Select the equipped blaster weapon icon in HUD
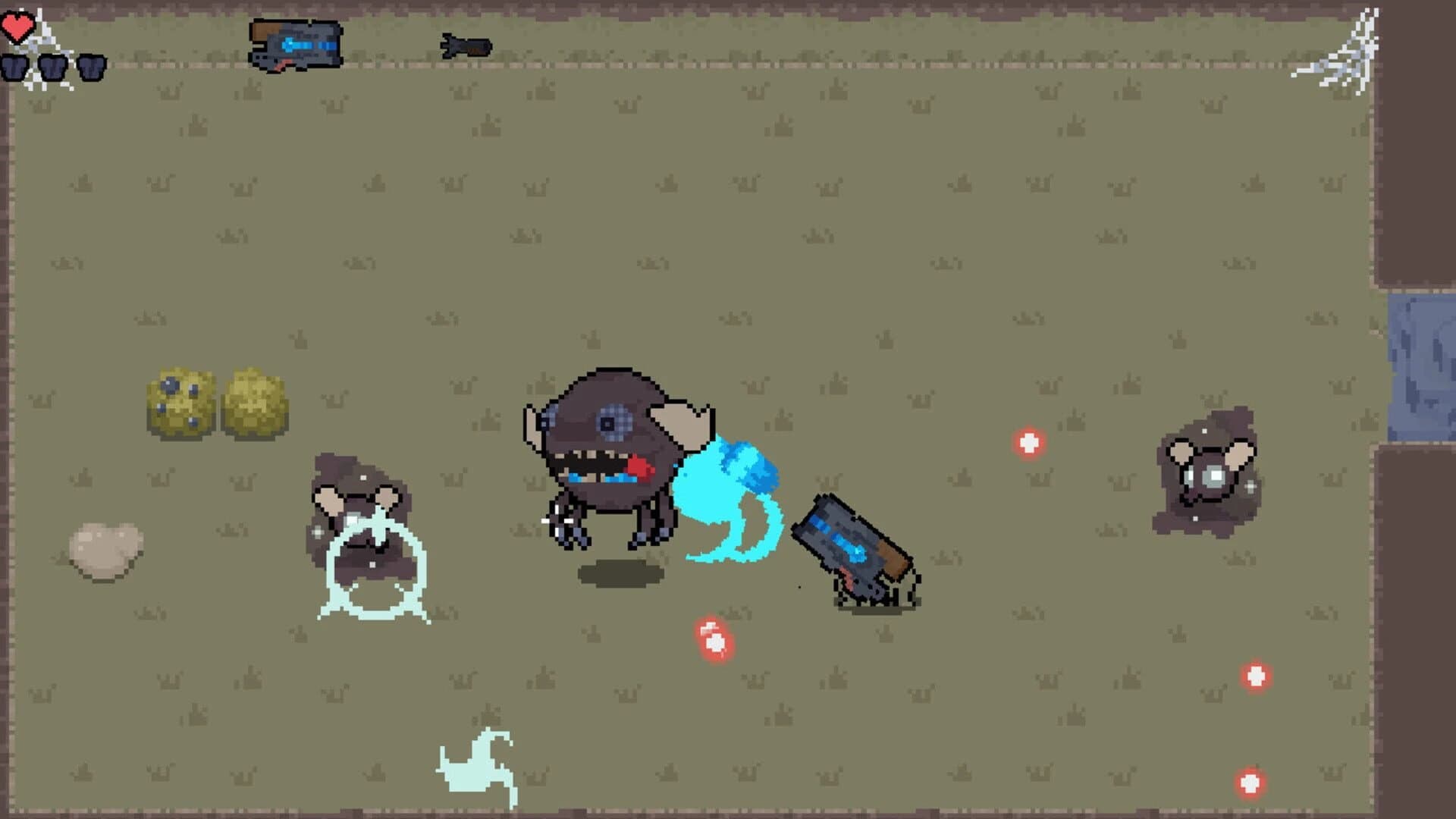The height and width of the screenshot is (819, 1456). [x=296, y=42]
